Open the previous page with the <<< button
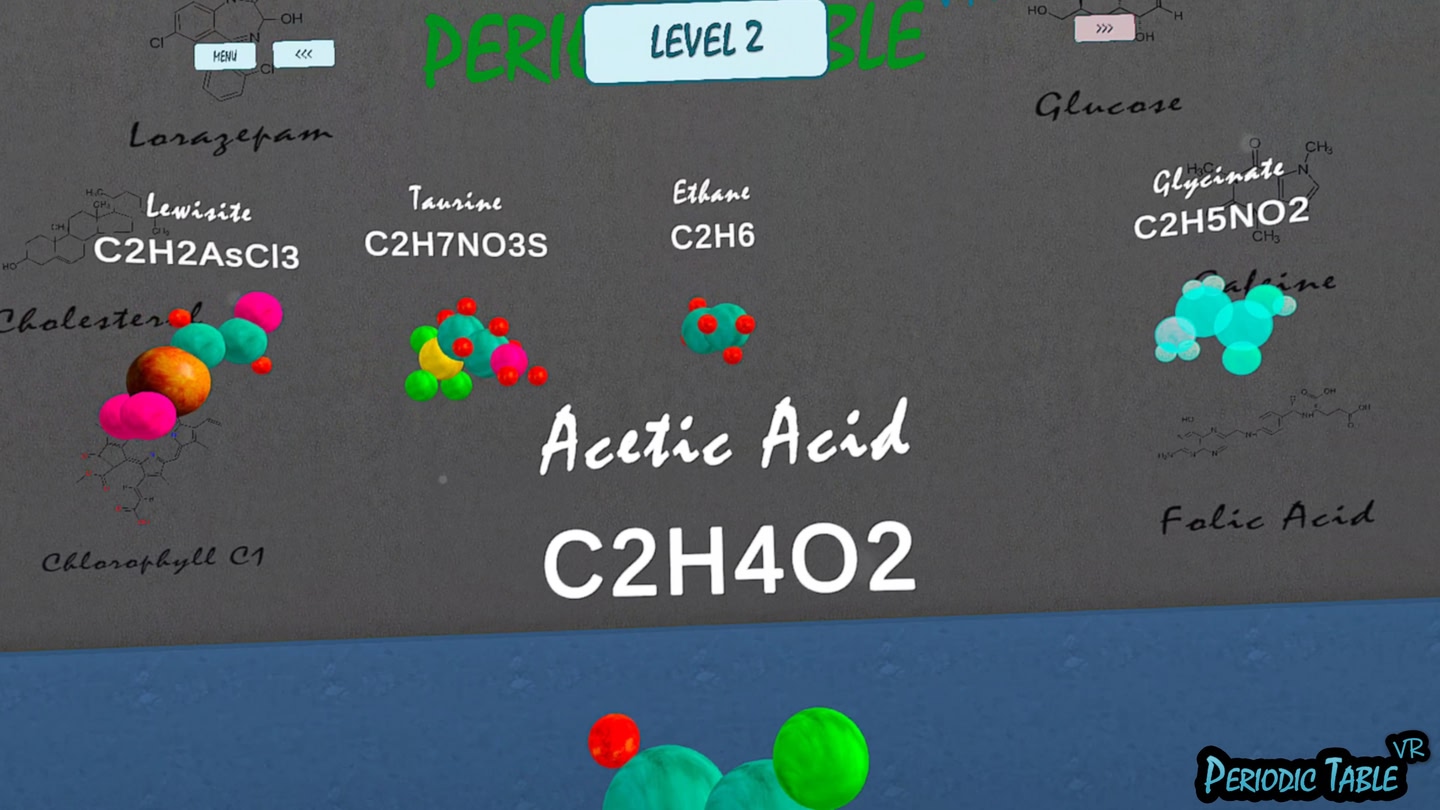 point(305,53)
